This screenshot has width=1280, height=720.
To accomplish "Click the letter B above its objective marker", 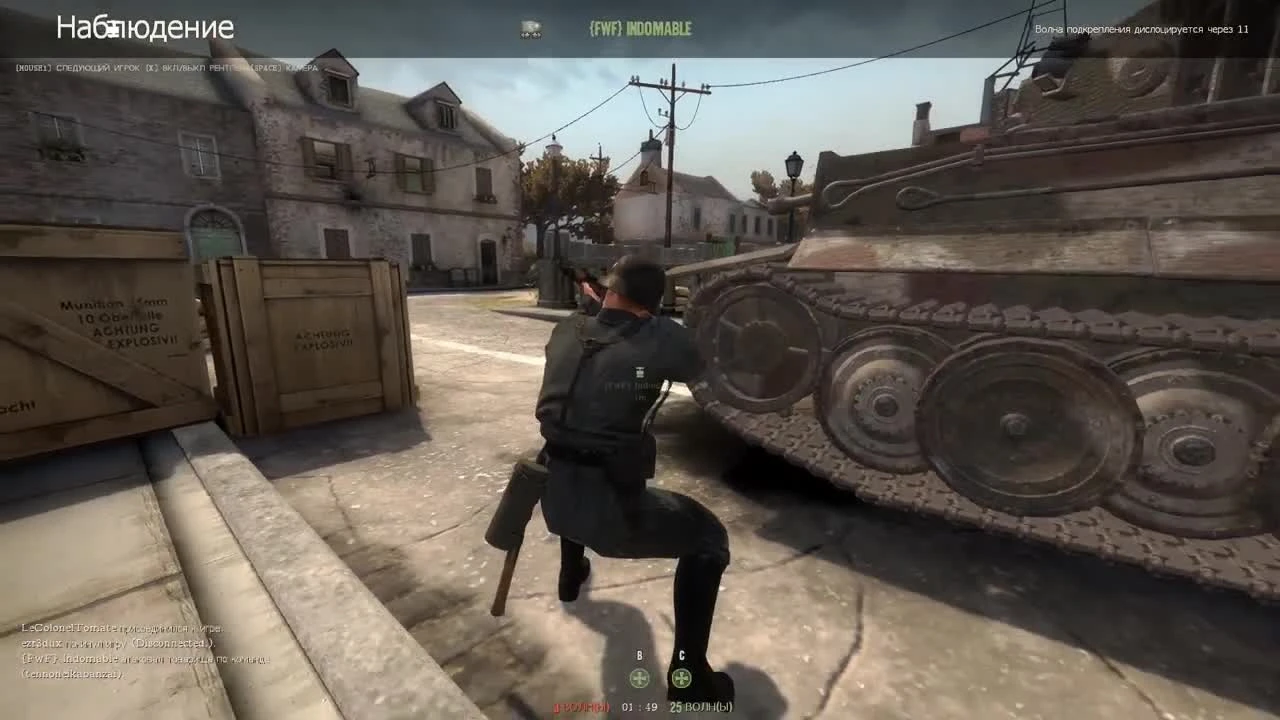I will (638, 656).
